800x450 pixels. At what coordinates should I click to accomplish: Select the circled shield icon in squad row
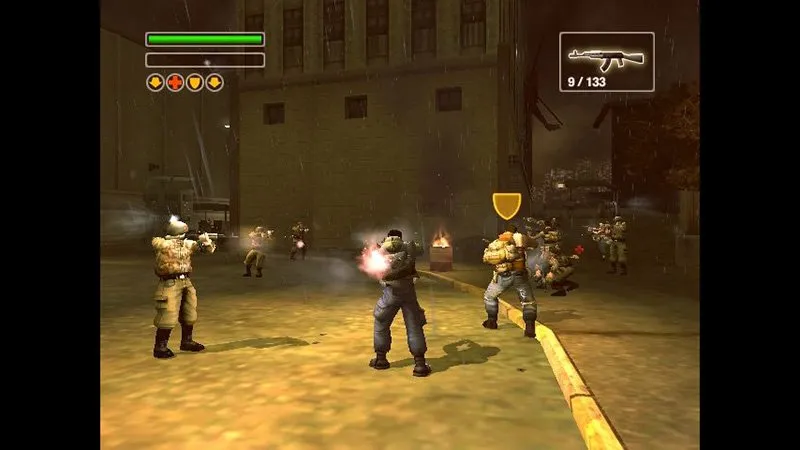pos(195,83)
